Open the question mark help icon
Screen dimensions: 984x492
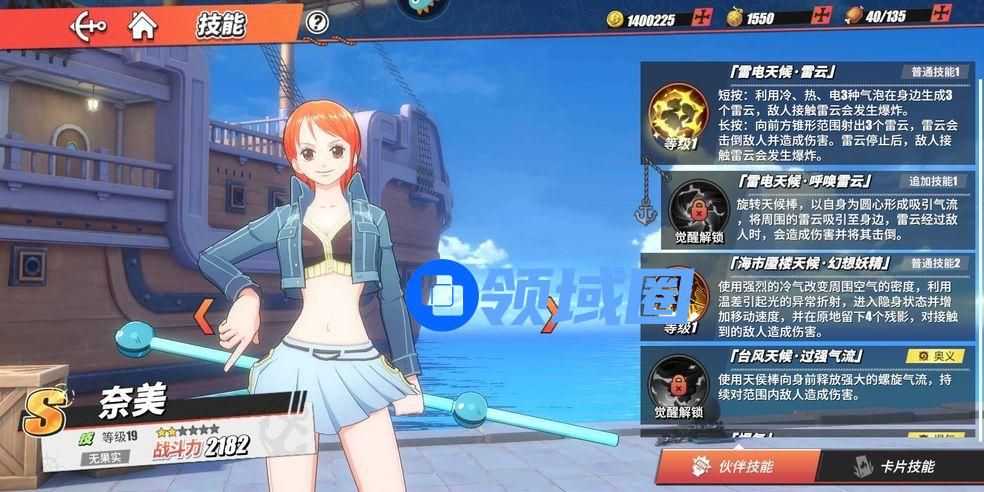click(x=317, y=23)
